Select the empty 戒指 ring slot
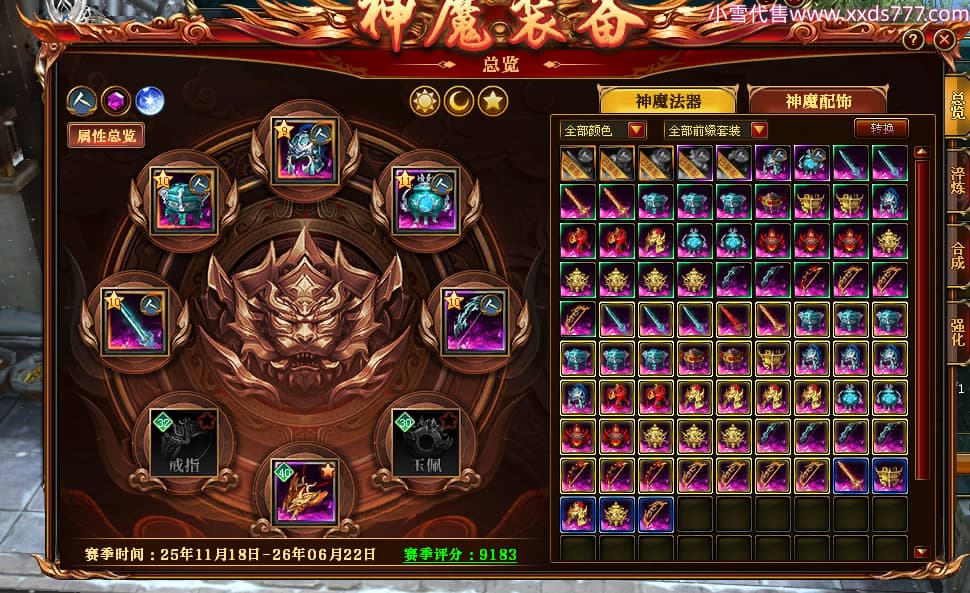Image resolution: width=970 pixels, height=593 pixels. [183, 443]
